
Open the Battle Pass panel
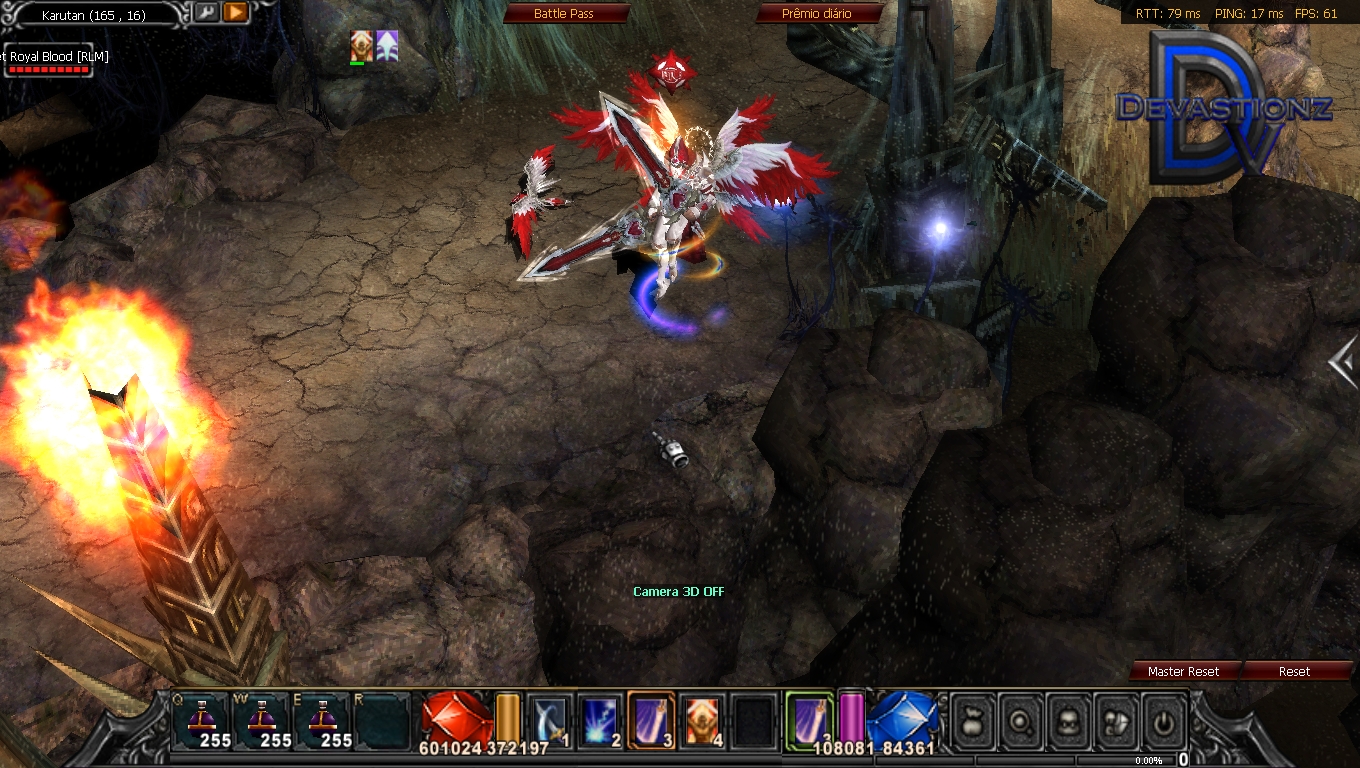565,13
